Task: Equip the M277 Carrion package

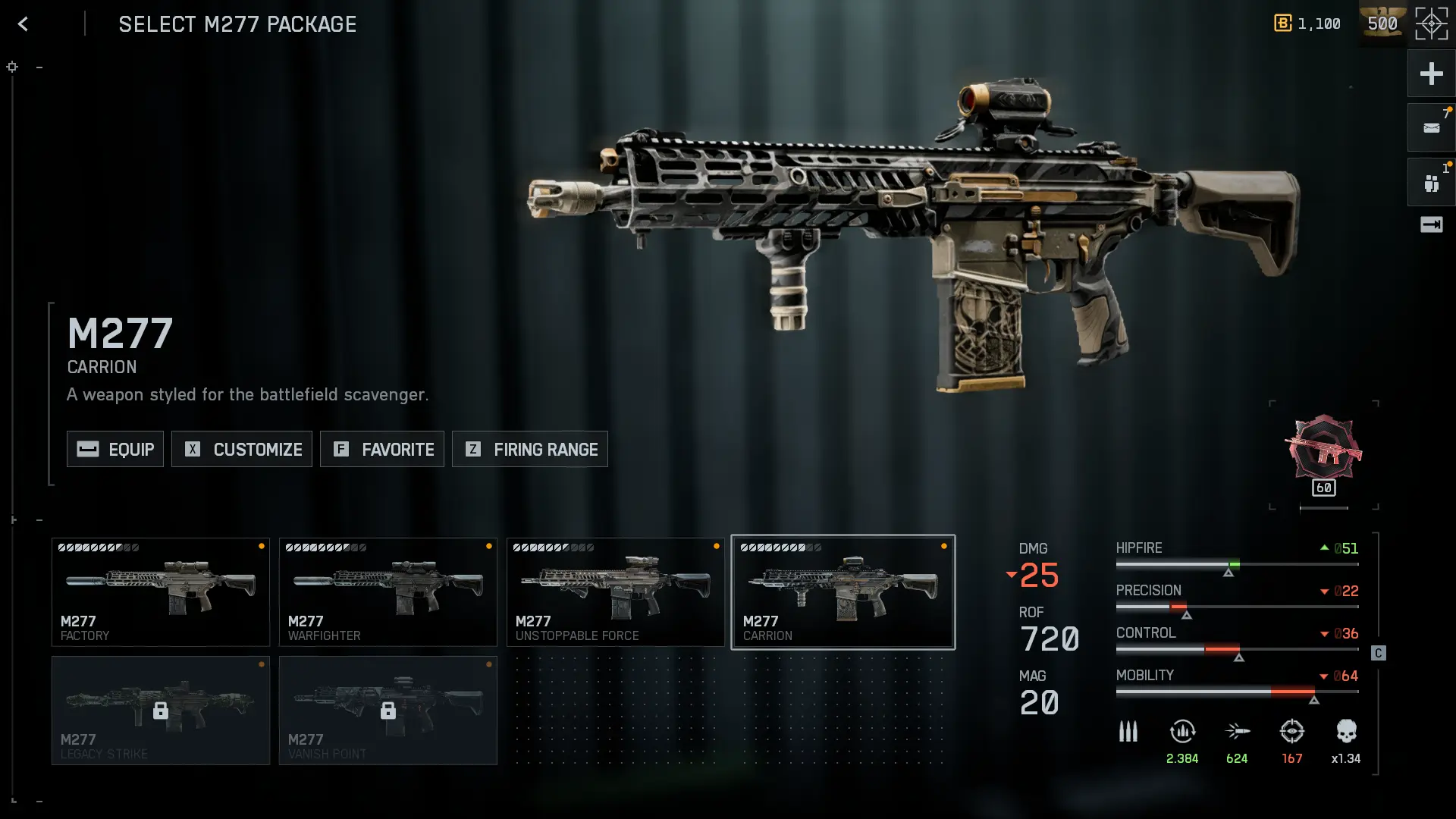Action: coord(115,449)
